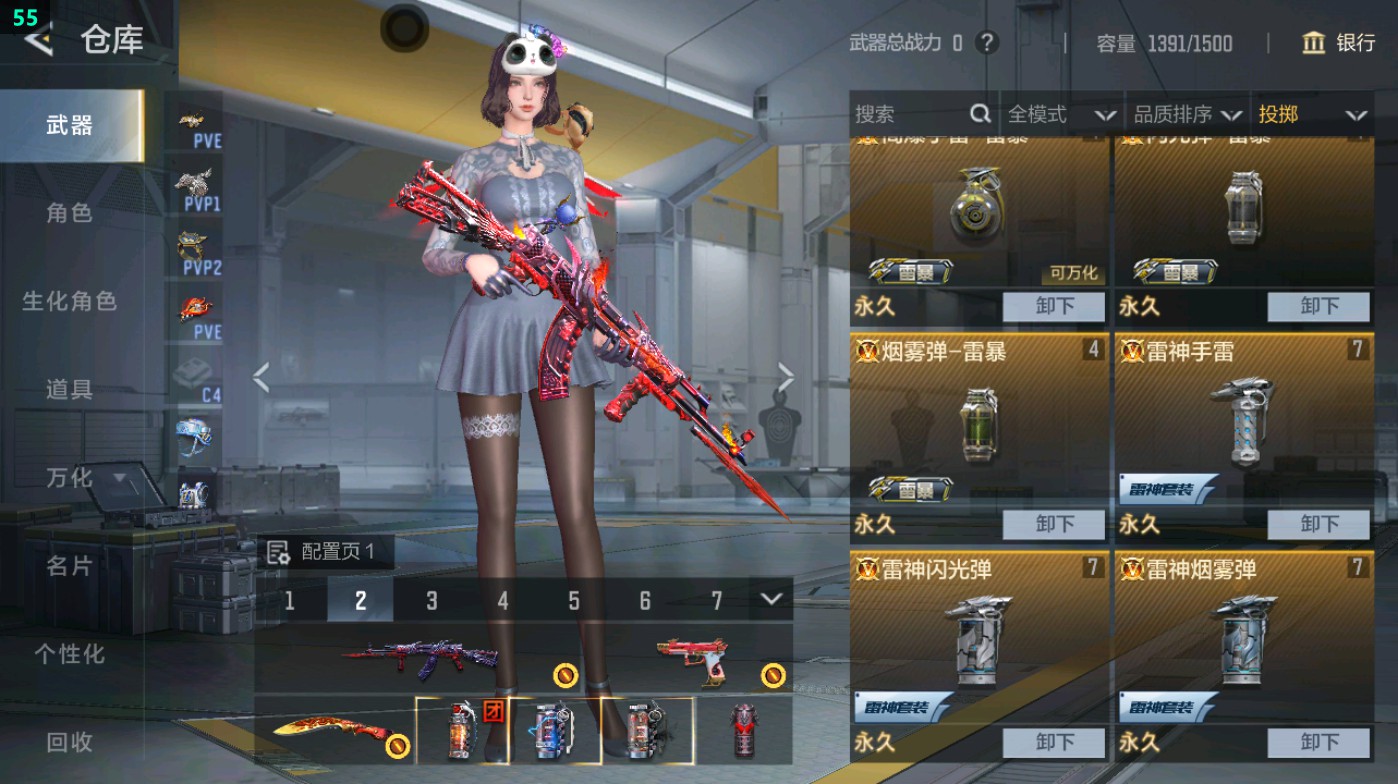Switch to the 武器 weapons tab
Screen dimensions: 1398x784
click(70, 125)
